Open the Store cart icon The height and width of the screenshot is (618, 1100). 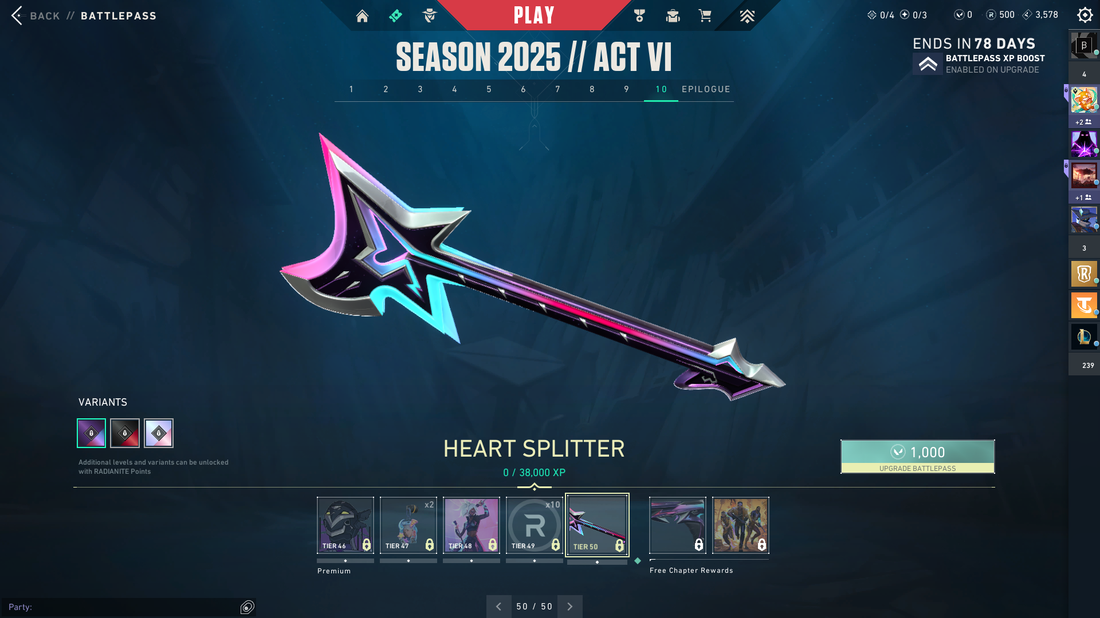[x=705, y=16]
